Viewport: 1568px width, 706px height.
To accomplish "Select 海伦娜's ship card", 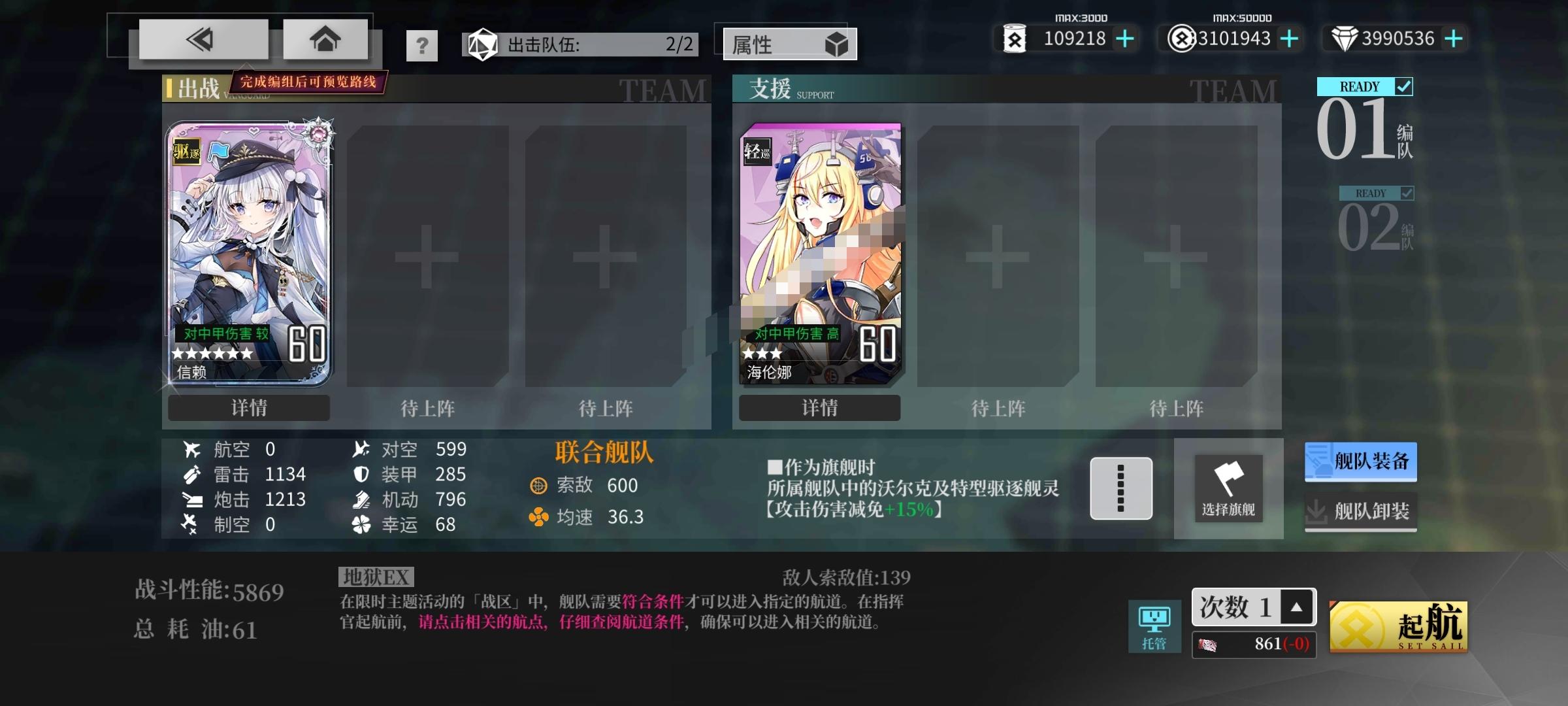I will [x=820, y=248].
